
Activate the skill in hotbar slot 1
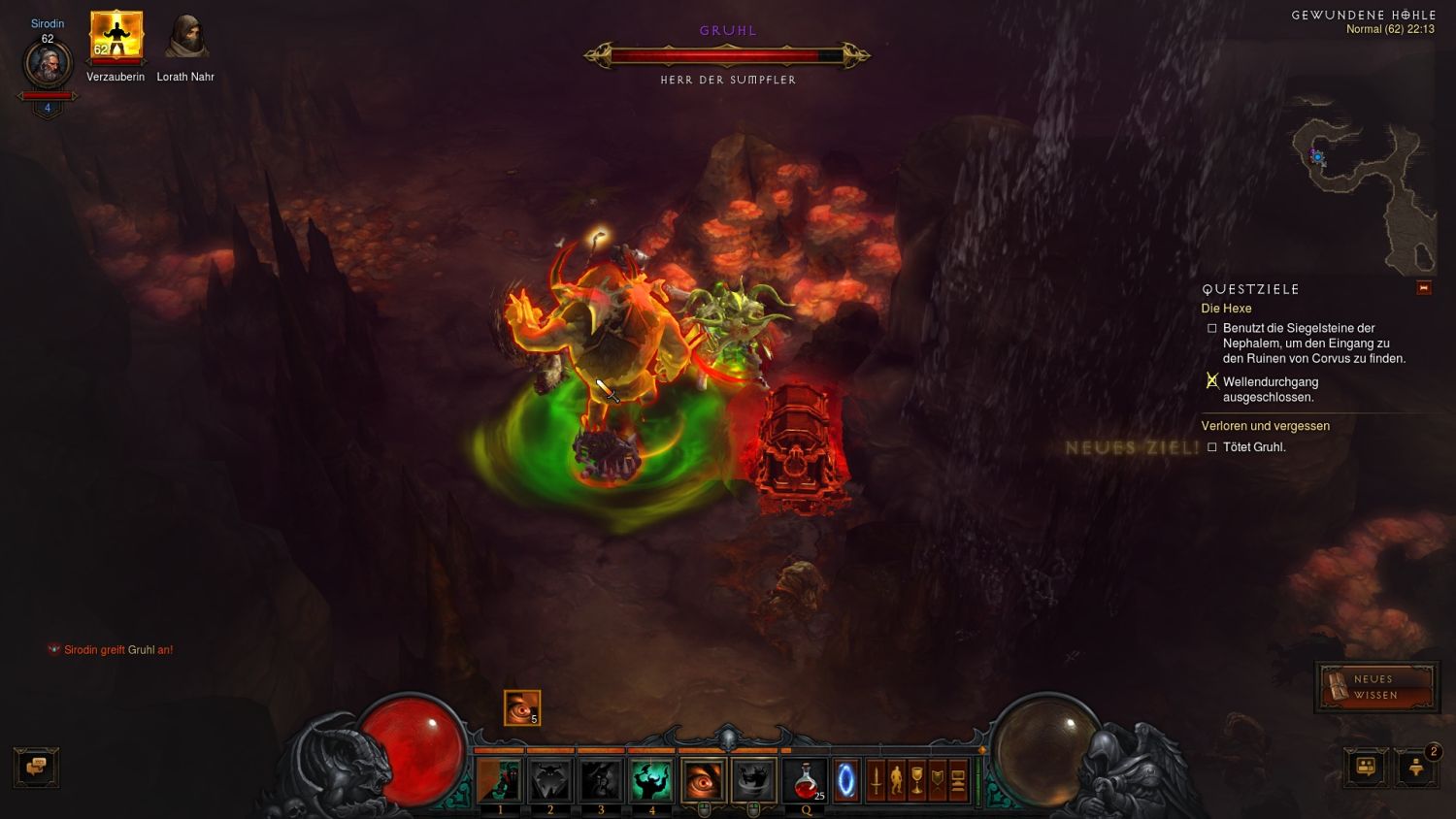tap(500, 780)
